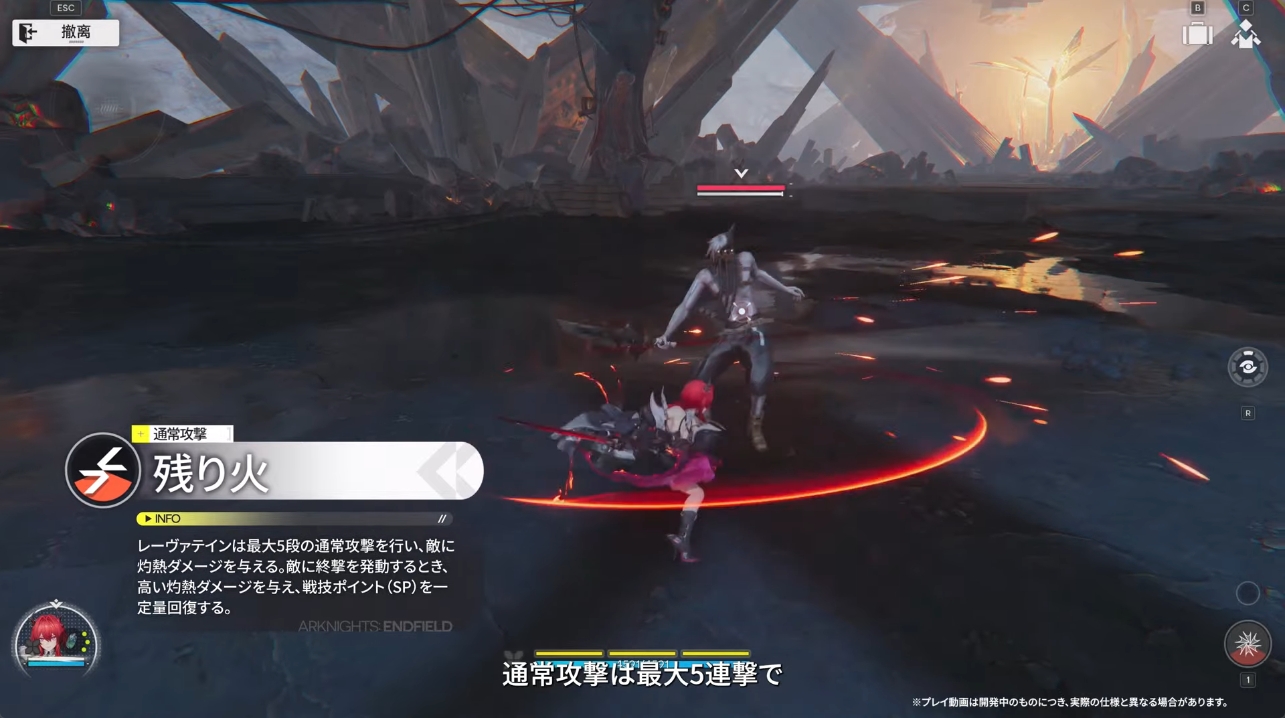The width and height of the screenshot is (1285, 718).
Task: Click the 撤离 evacuate button
Action: [66, 32]
